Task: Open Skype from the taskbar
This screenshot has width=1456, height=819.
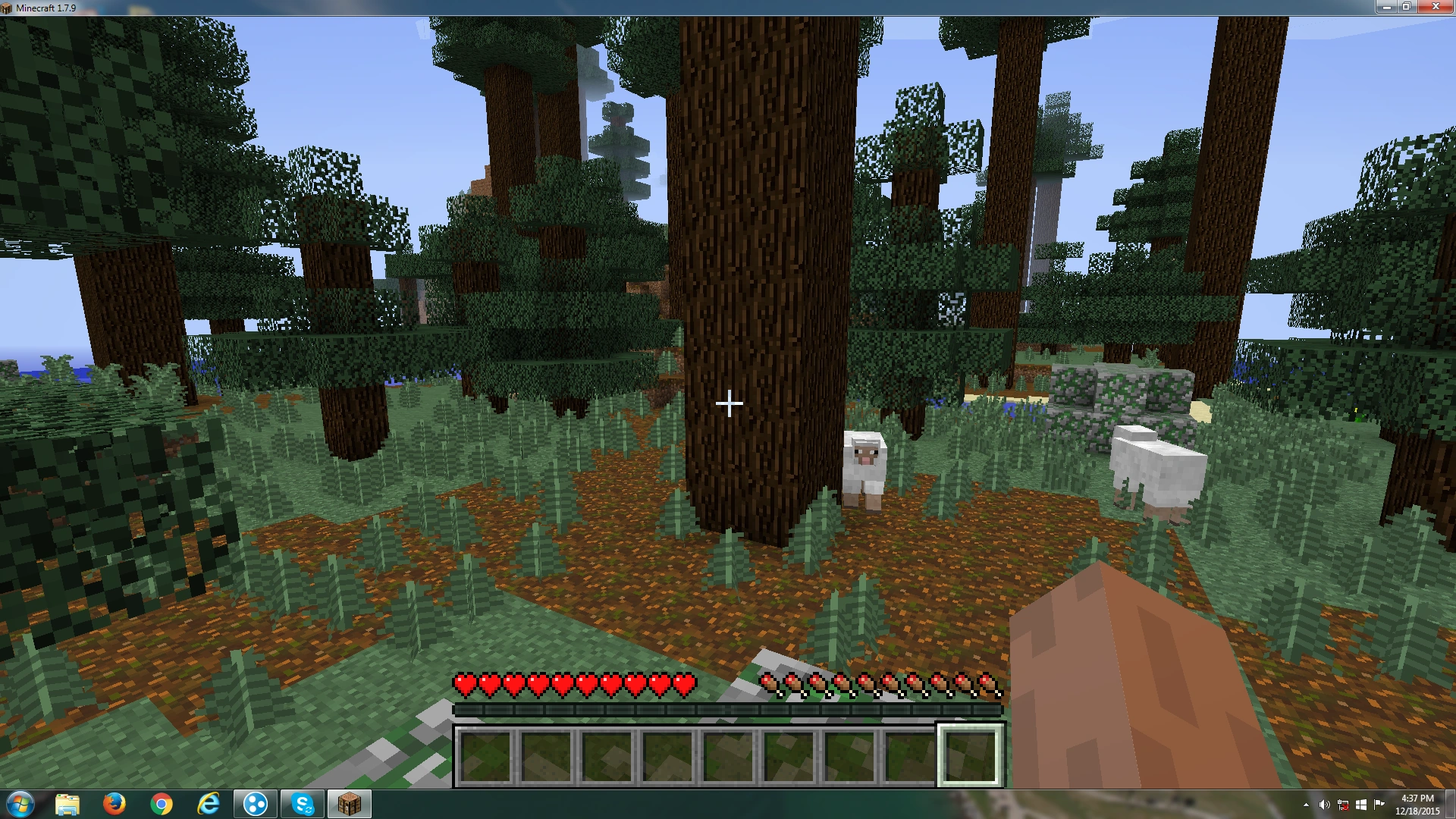Action: coord(302,803)
